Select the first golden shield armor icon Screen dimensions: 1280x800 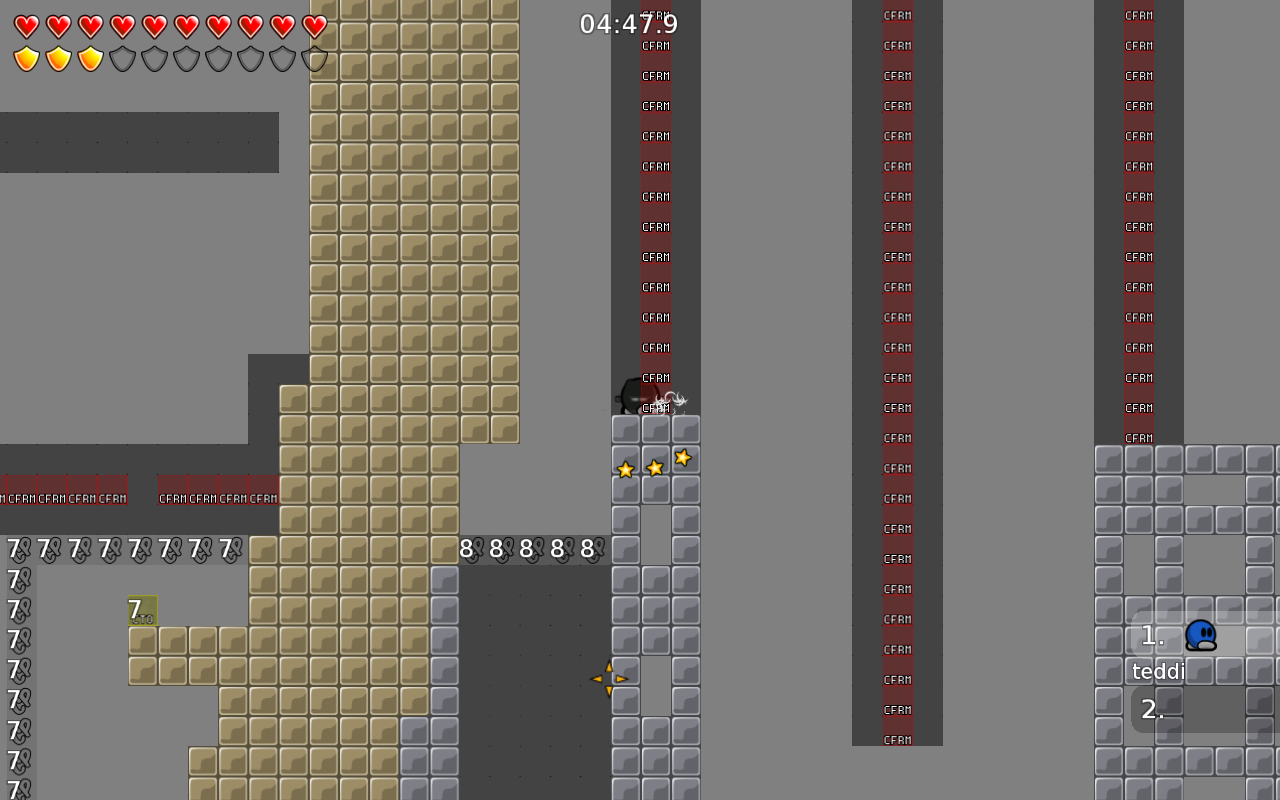point(27,59)
